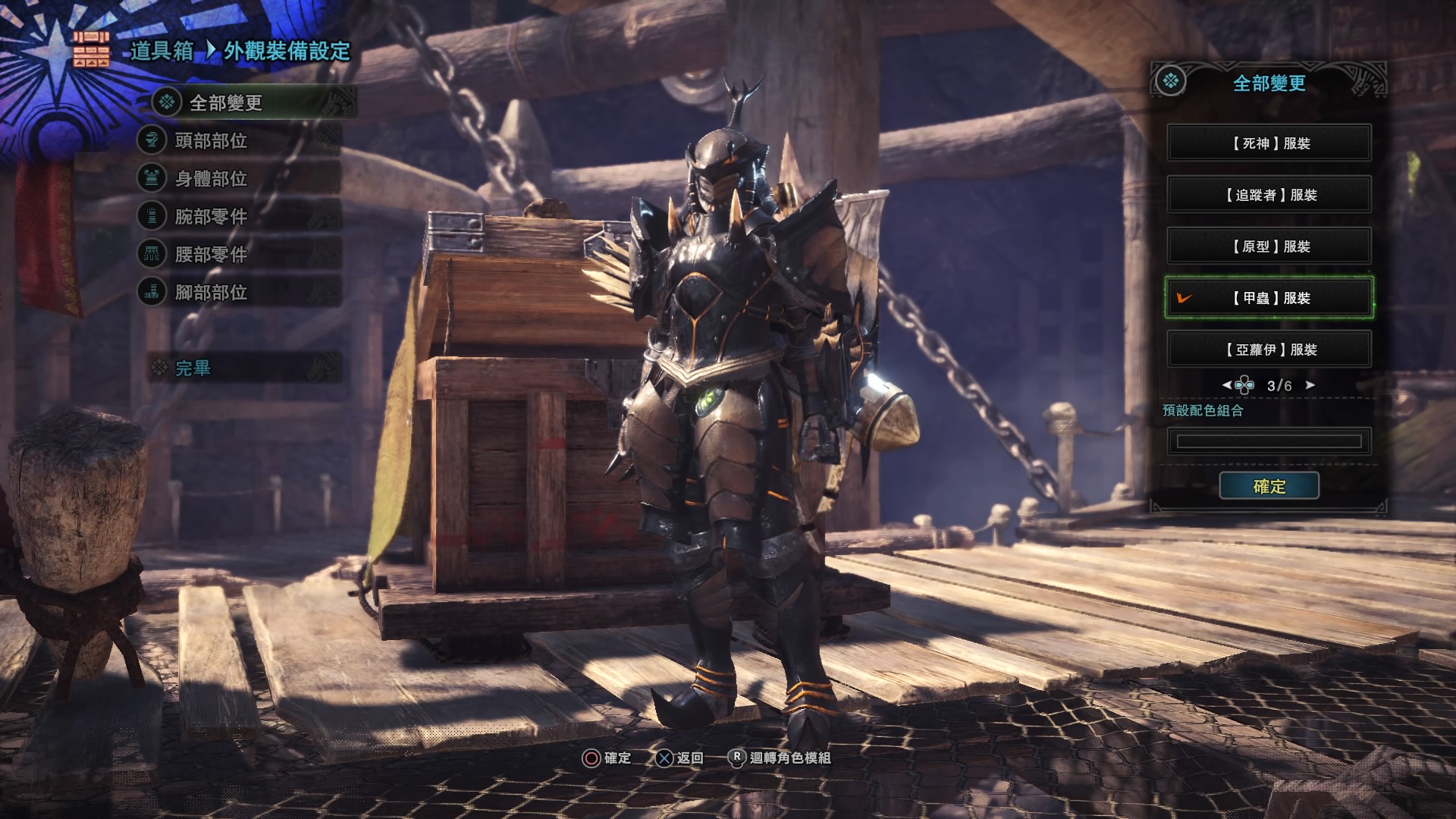1456x819 pixels.
Task: Go to the next outfit page arrow
Action: (1310, 385)
